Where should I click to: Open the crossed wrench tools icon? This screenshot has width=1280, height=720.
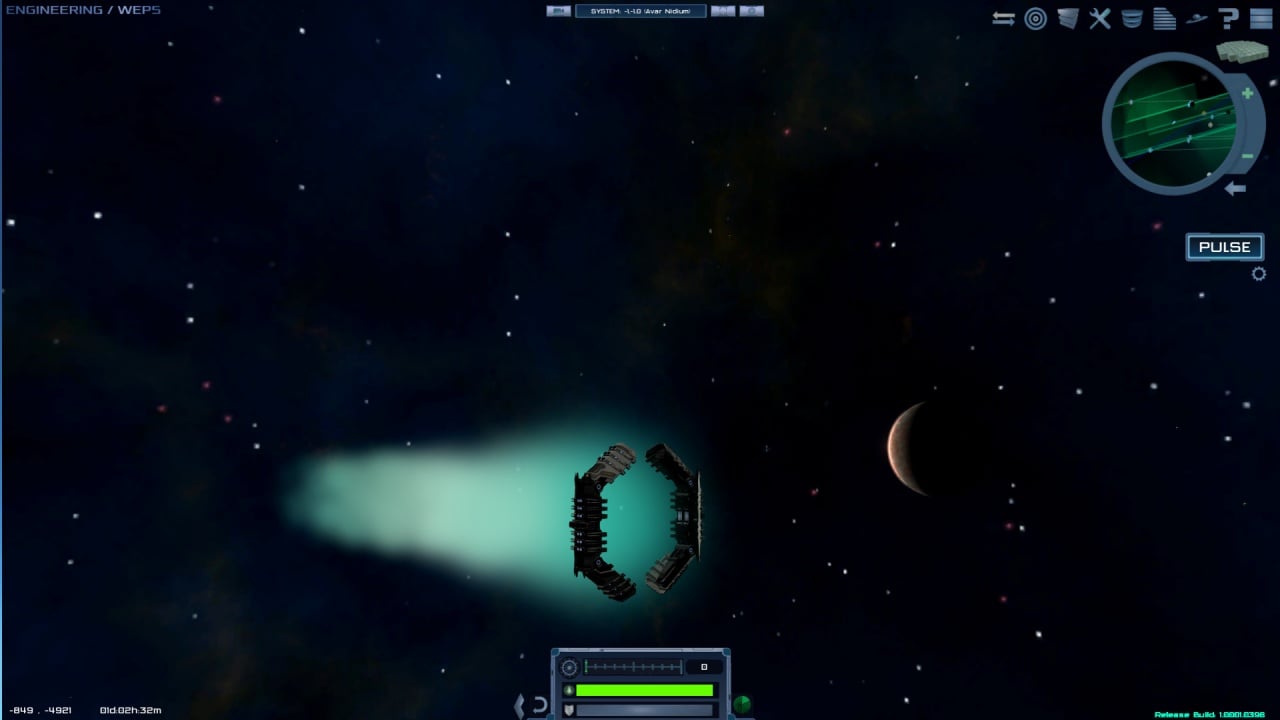coord(1100,19)
